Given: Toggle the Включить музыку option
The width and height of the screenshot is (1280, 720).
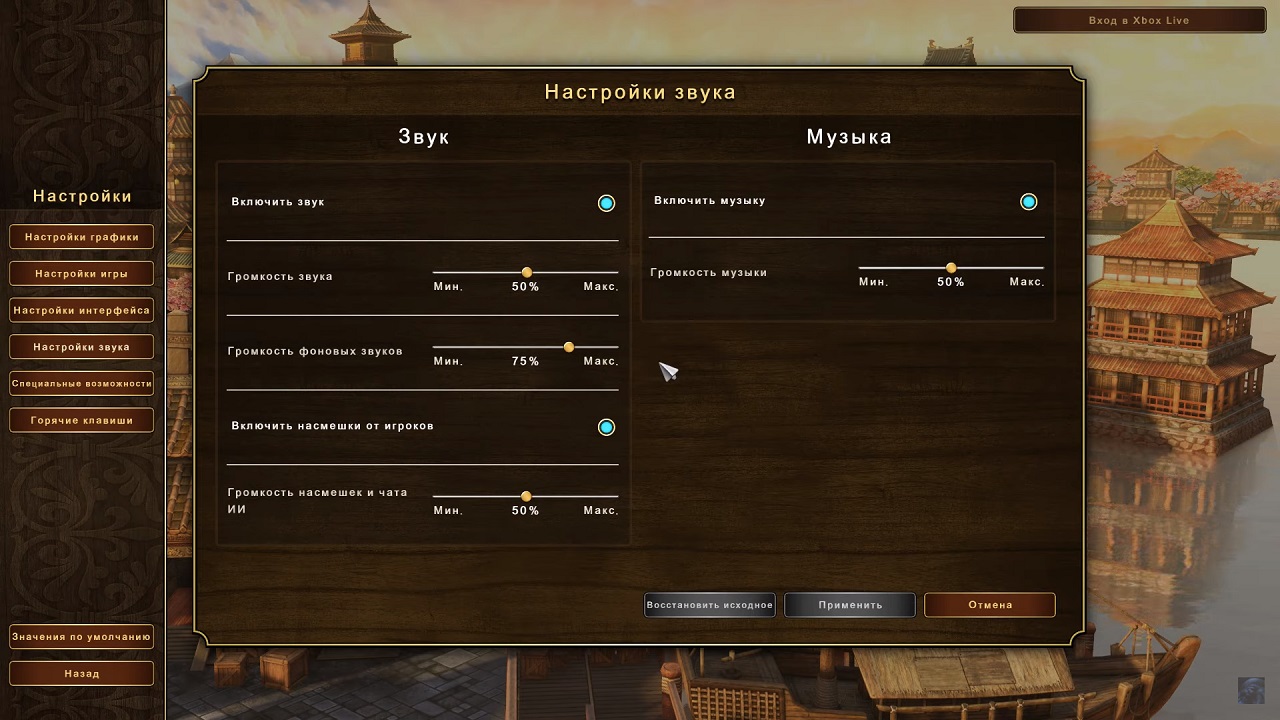Looking at the screenshot, I should [x=1028, y=202].
